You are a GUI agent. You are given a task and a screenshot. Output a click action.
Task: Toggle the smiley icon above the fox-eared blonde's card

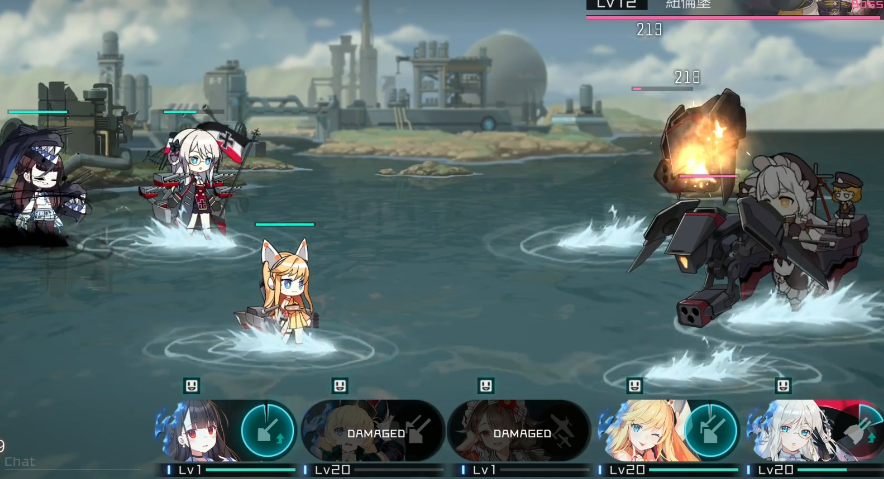click(x=635, y=386)
